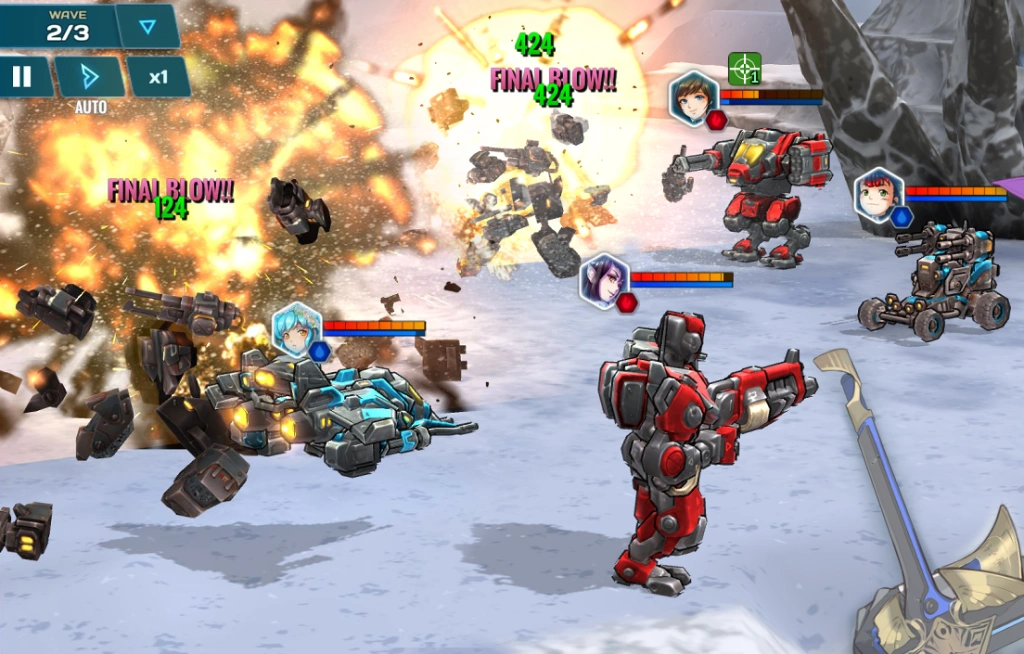Select the brown-haired pilot portrait
The height and width of the screenshot is (654, 1024).
tap(693, 97)
